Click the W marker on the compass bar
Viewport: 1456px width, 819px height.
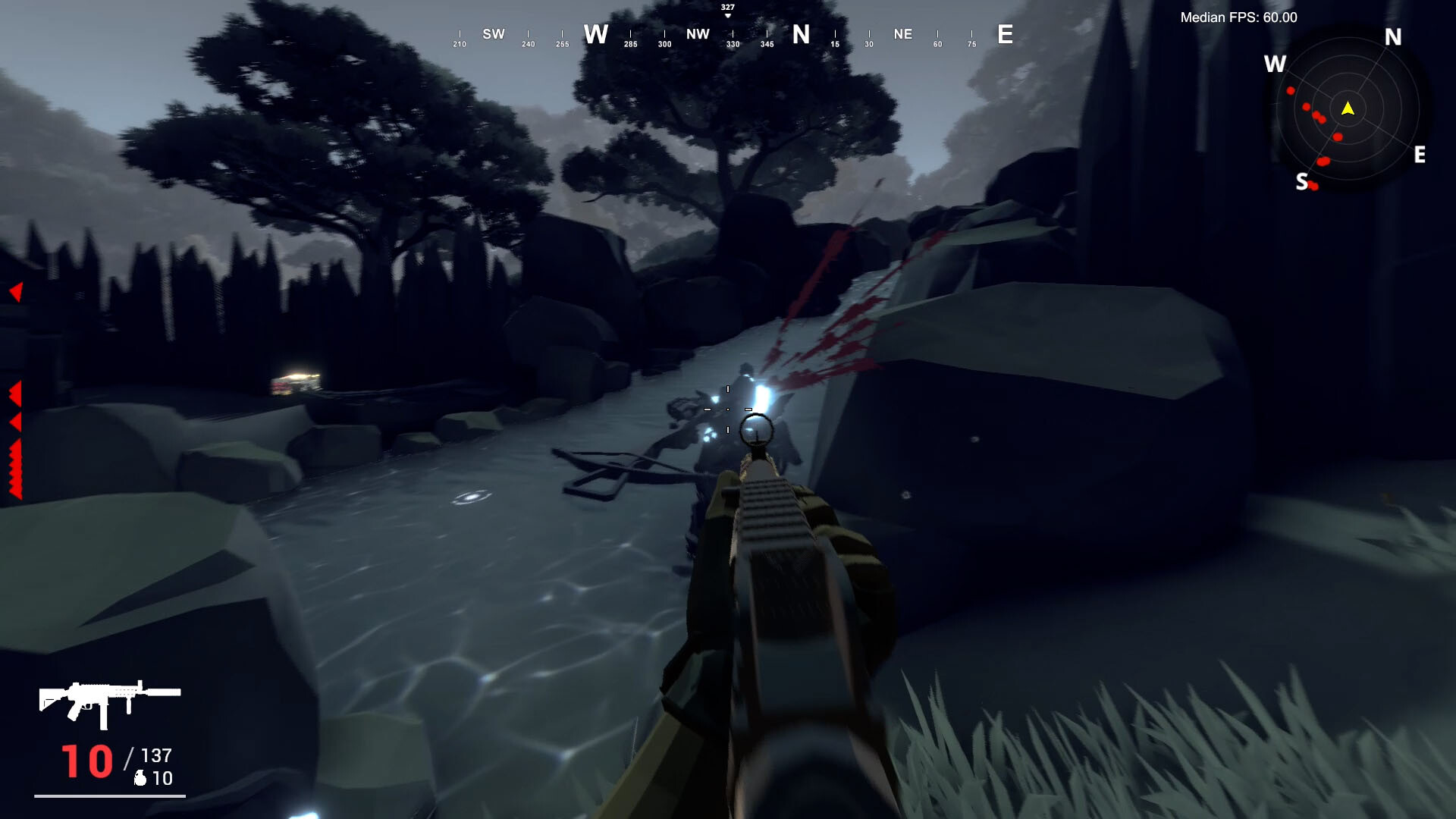click(x=596, y=34)
